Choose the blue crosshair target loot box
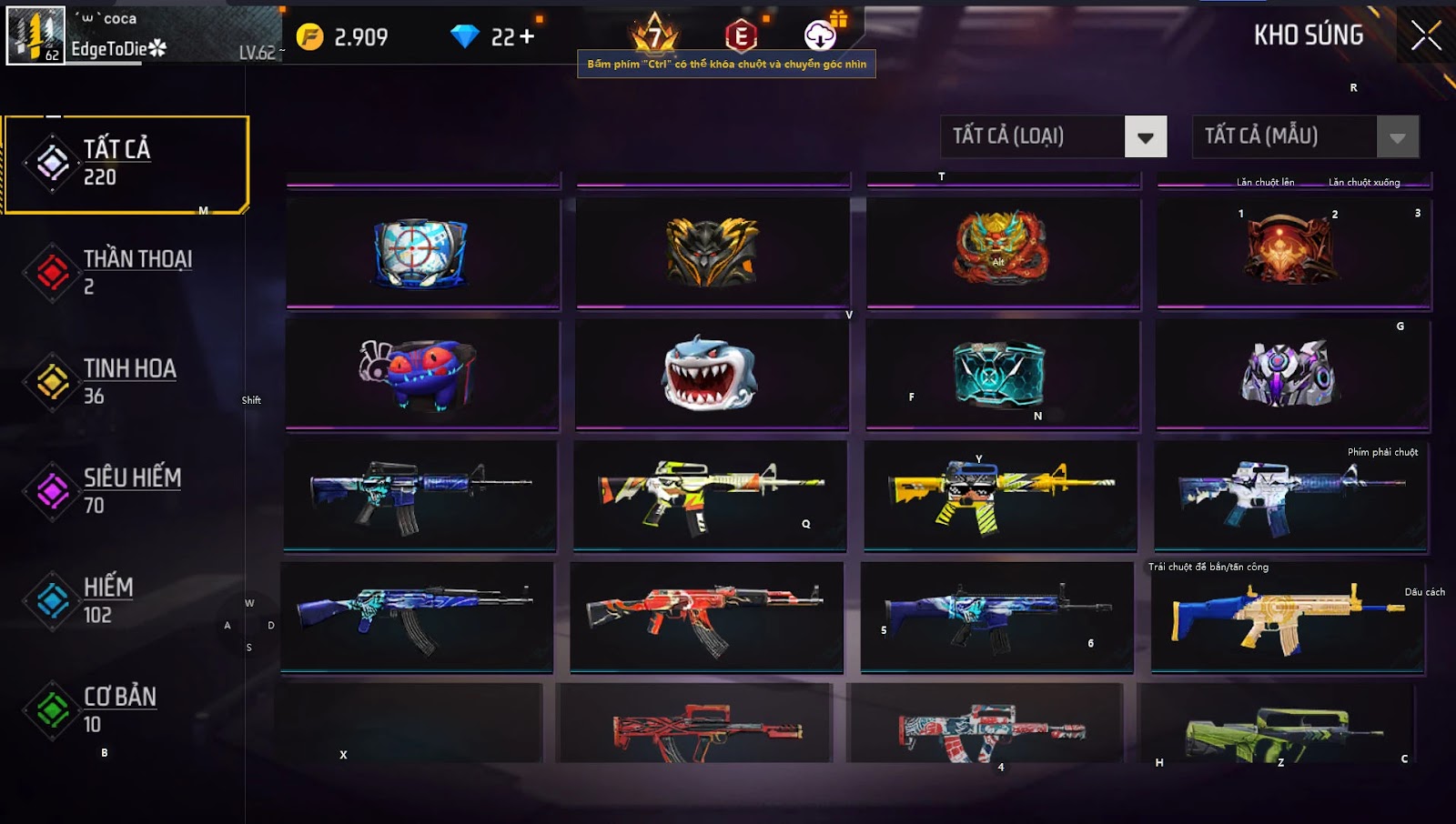The image size is (1456, 824). [x=421, y=252]
